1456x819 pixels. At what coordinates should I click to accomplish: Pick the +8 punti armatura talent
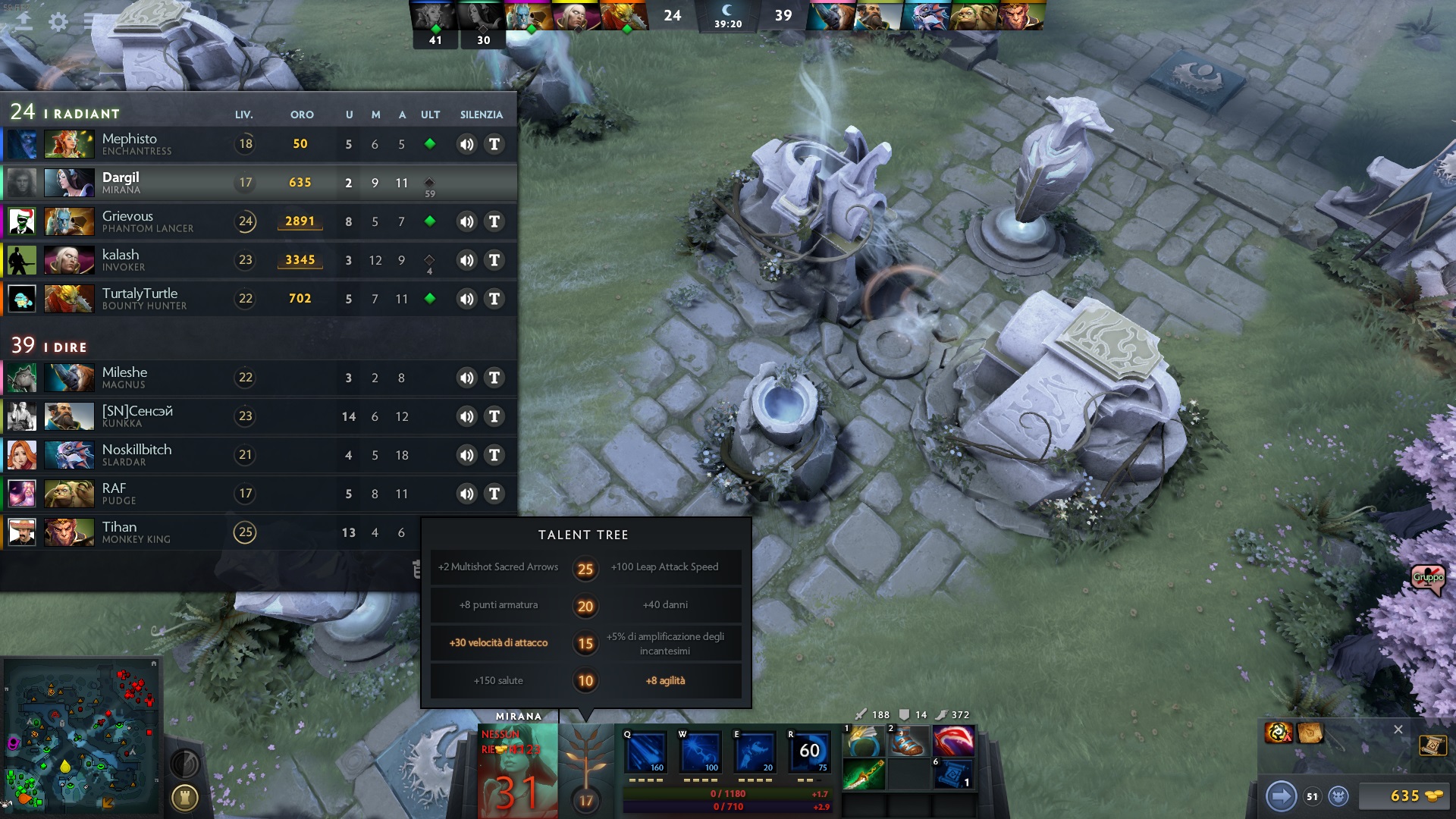point(498,605)
